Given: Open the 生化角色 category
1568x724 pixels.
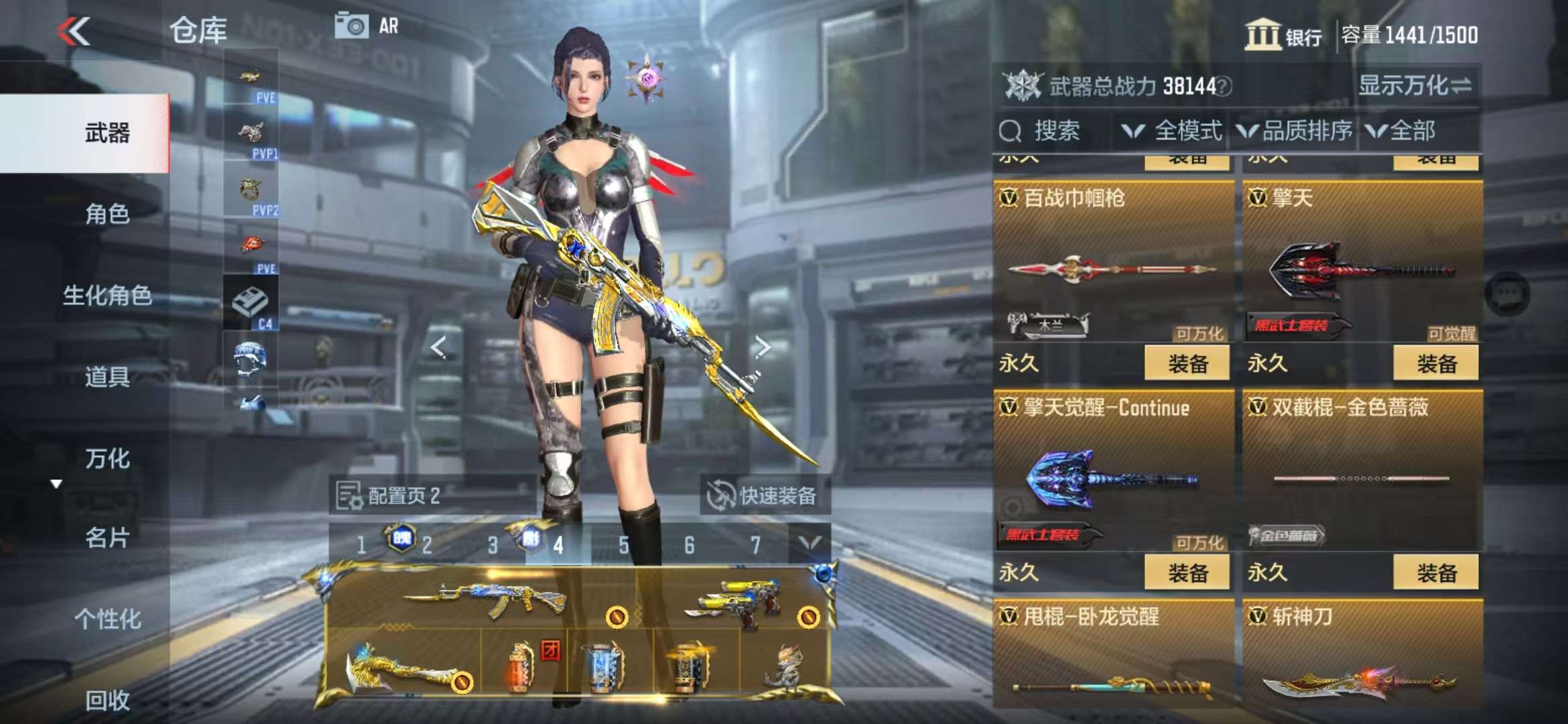Looking at the screenshot, I should 107,296.
